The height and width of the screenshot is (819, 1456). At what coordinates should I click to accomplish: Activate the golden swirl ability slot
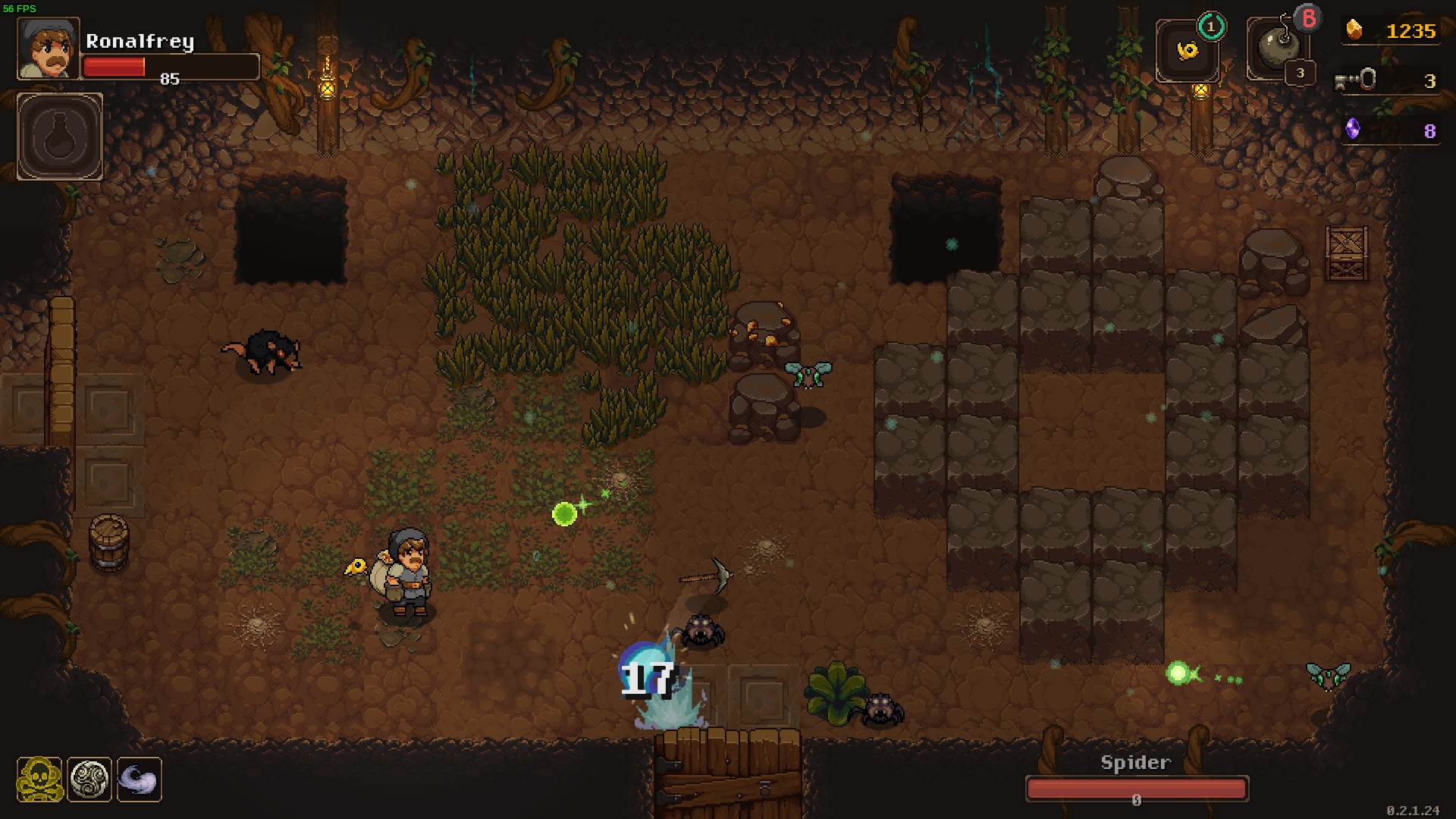click(x=1187, y=51)
